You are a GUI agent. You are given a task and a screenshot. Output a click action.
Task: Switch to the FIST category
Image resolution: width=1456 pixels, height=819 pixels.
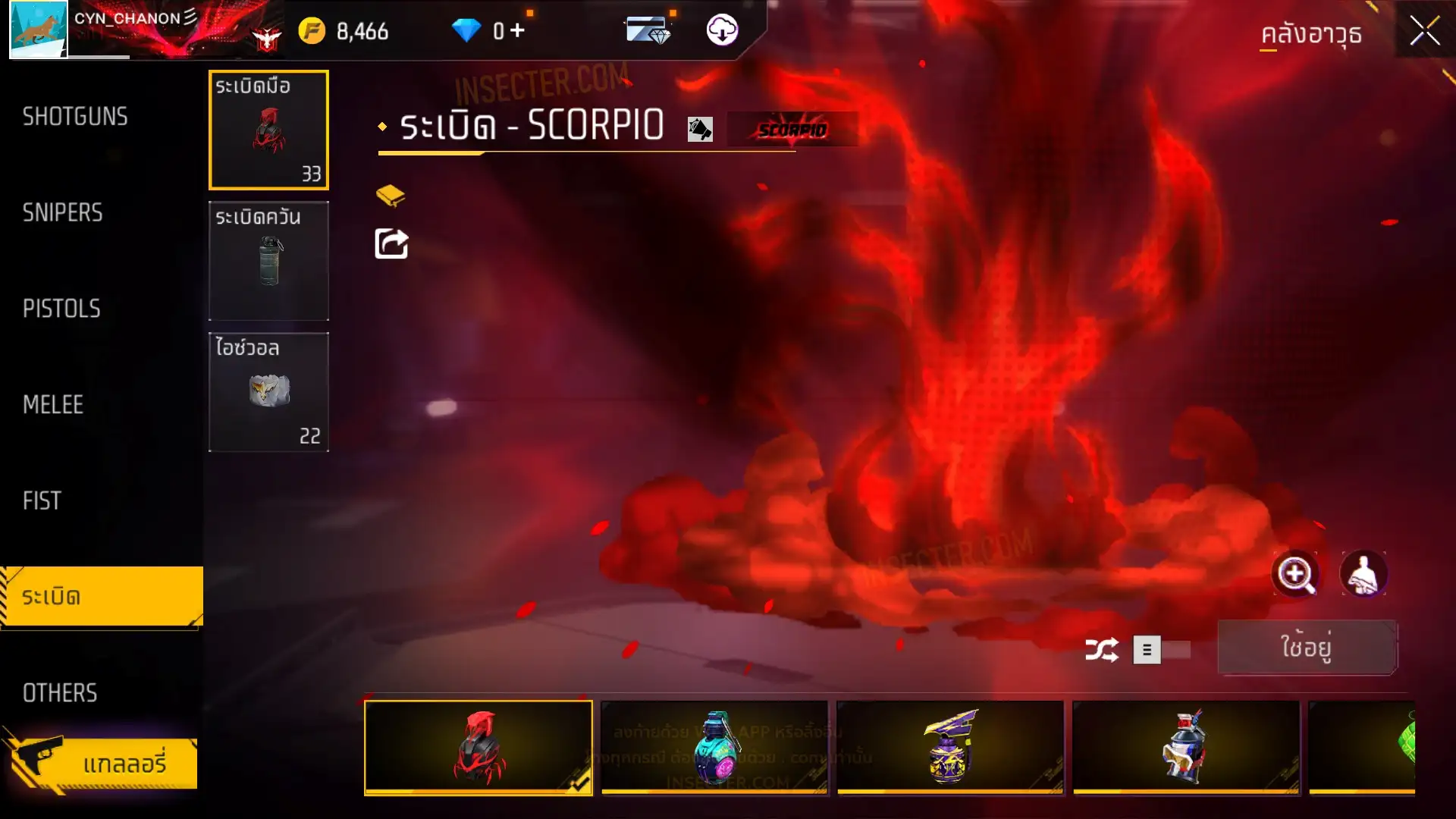click(x=42, y=500)
